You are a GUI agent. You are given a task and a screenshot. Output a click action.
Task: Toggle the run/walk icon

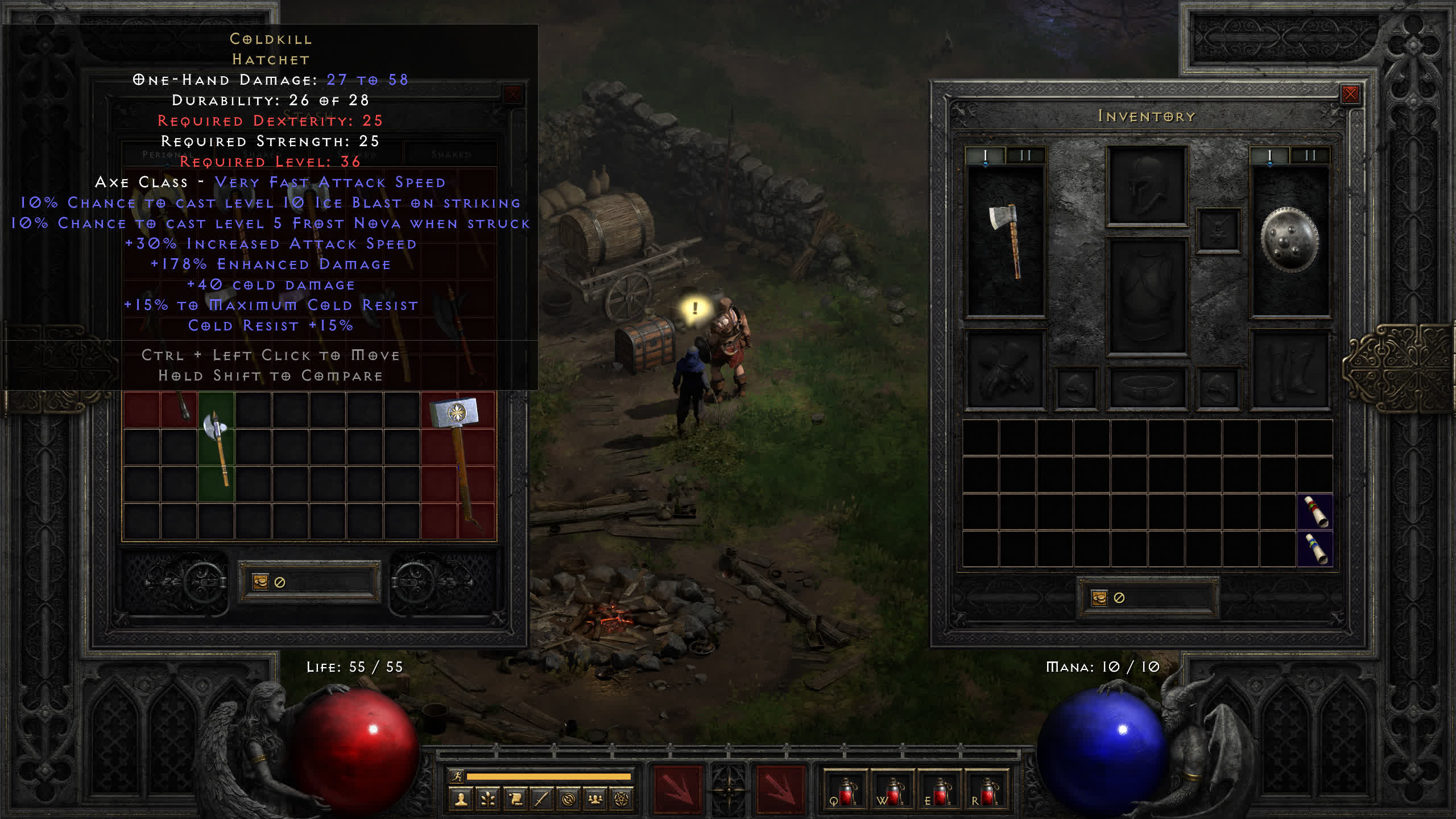457,776
